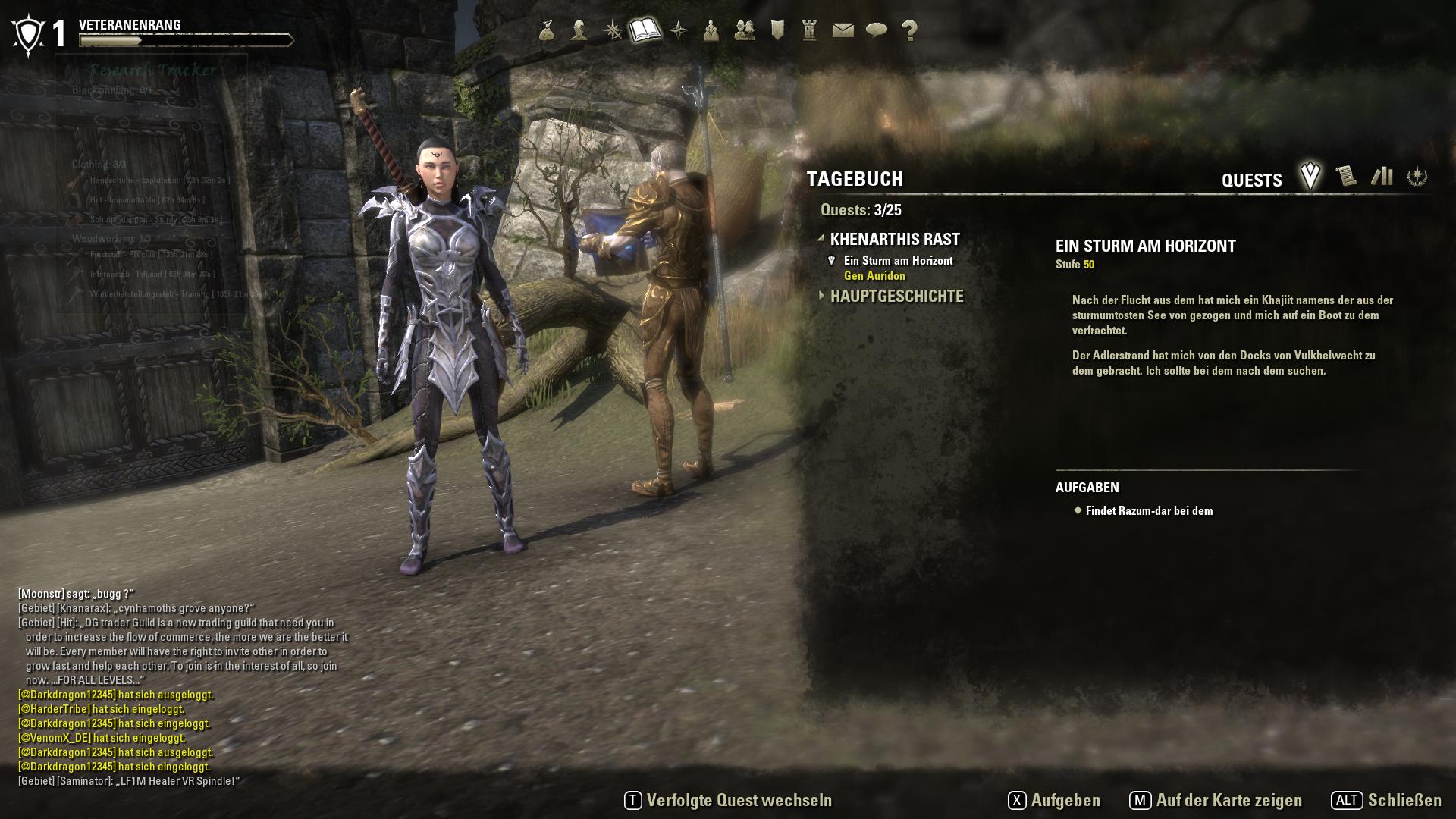Open the two-person contacts icon

click(x=745, y=30)
